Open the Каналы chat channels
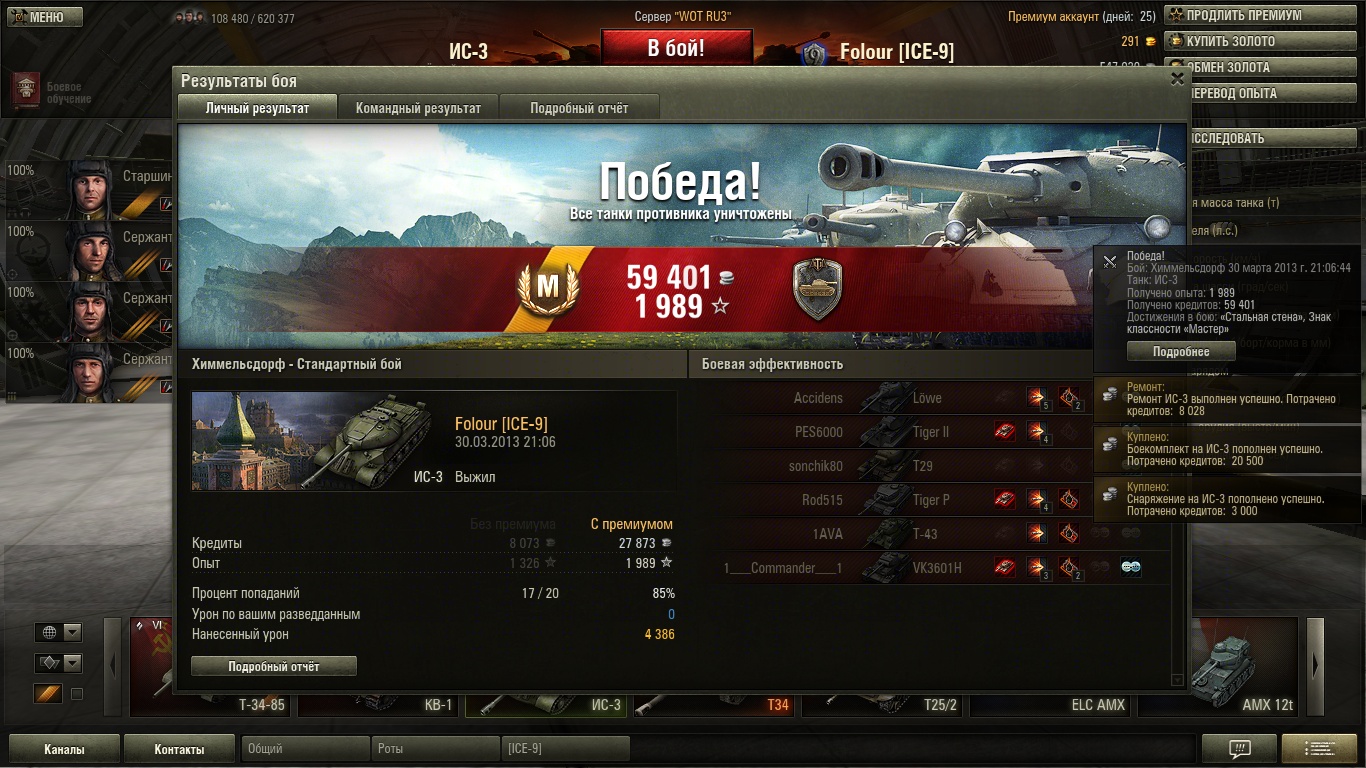 tap(64, 749)
